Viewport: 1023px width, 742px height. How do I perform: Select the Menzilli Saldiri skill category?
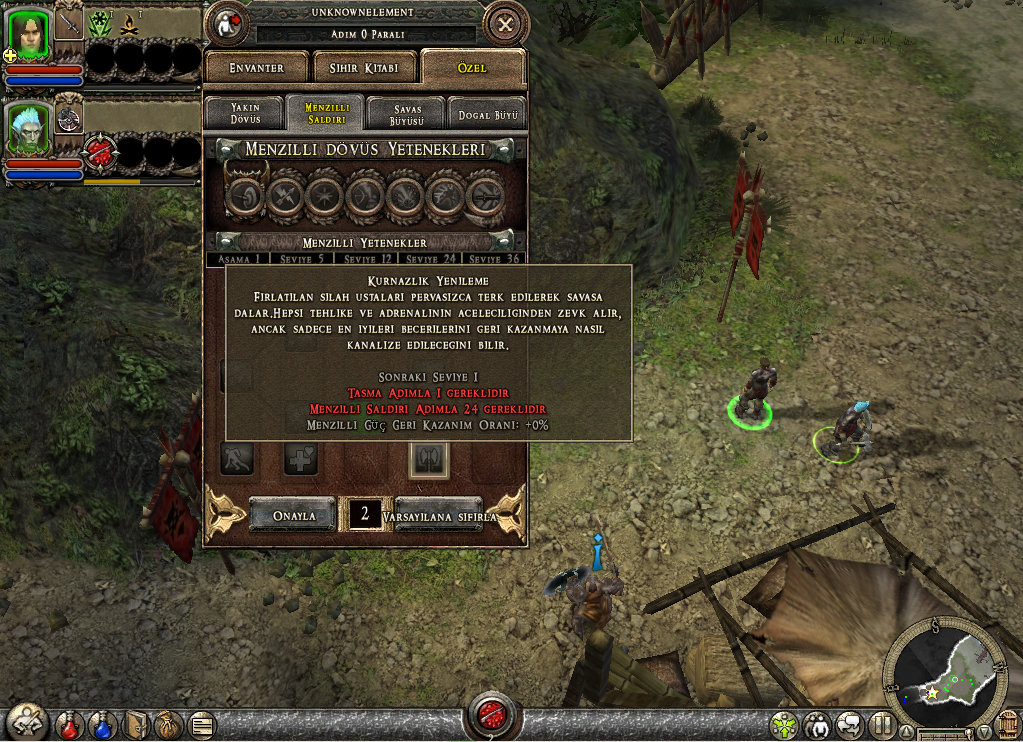point(324,113)
